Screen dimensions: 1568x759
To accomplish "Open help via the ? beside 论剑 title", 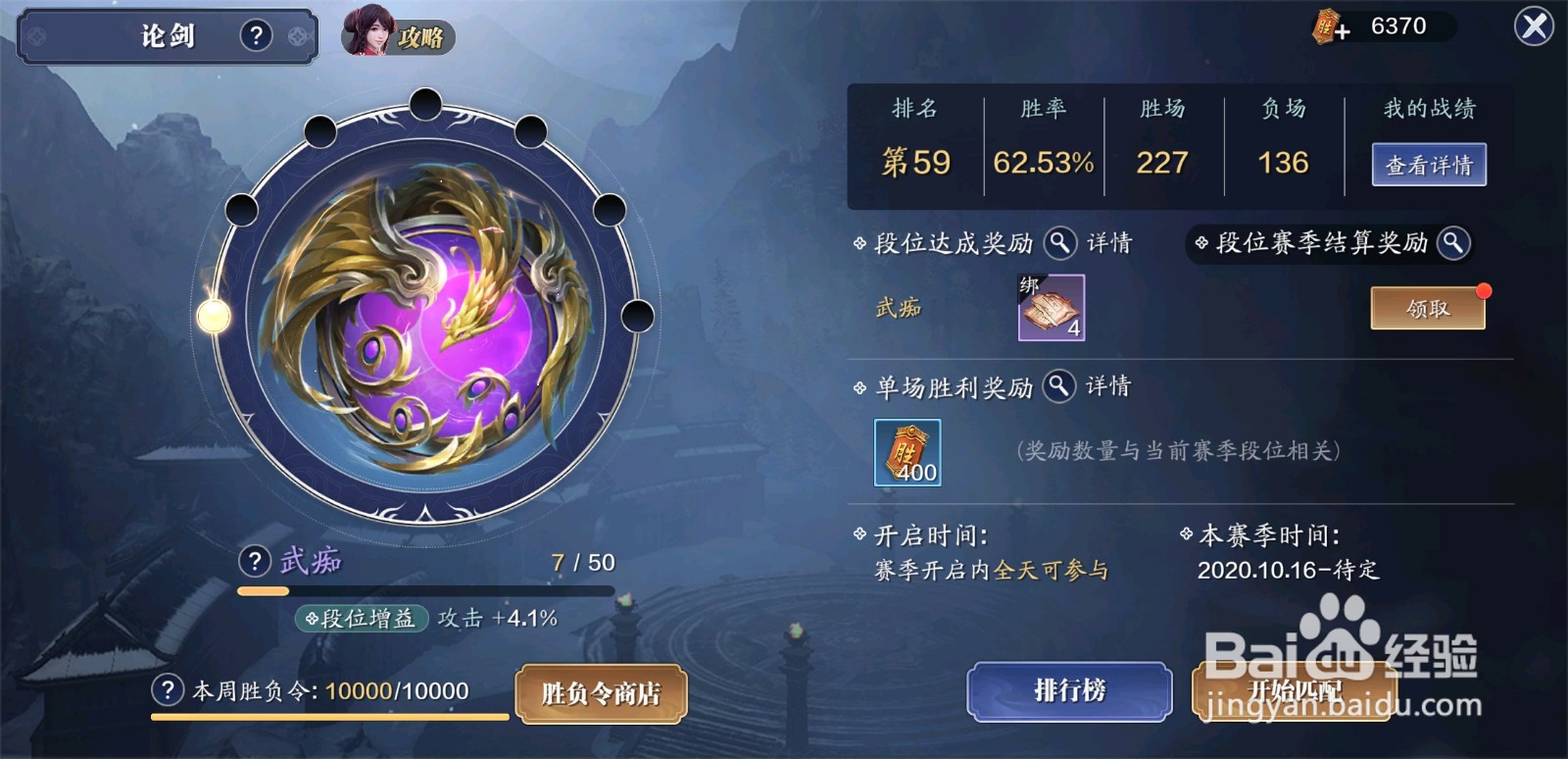I will [x=257, y=37].
